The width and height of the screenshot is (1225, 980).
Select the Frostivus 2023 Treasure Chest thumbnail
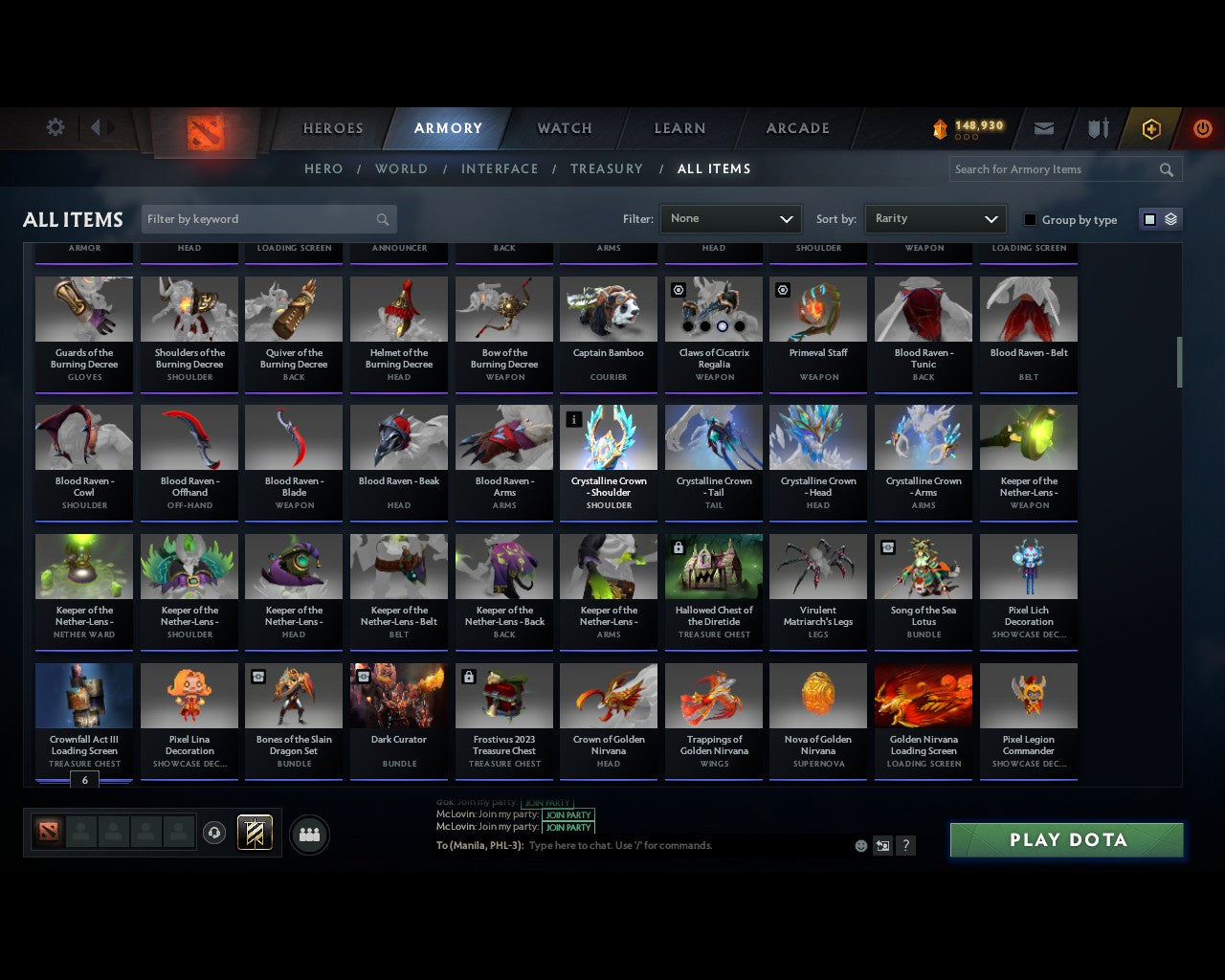503,695
